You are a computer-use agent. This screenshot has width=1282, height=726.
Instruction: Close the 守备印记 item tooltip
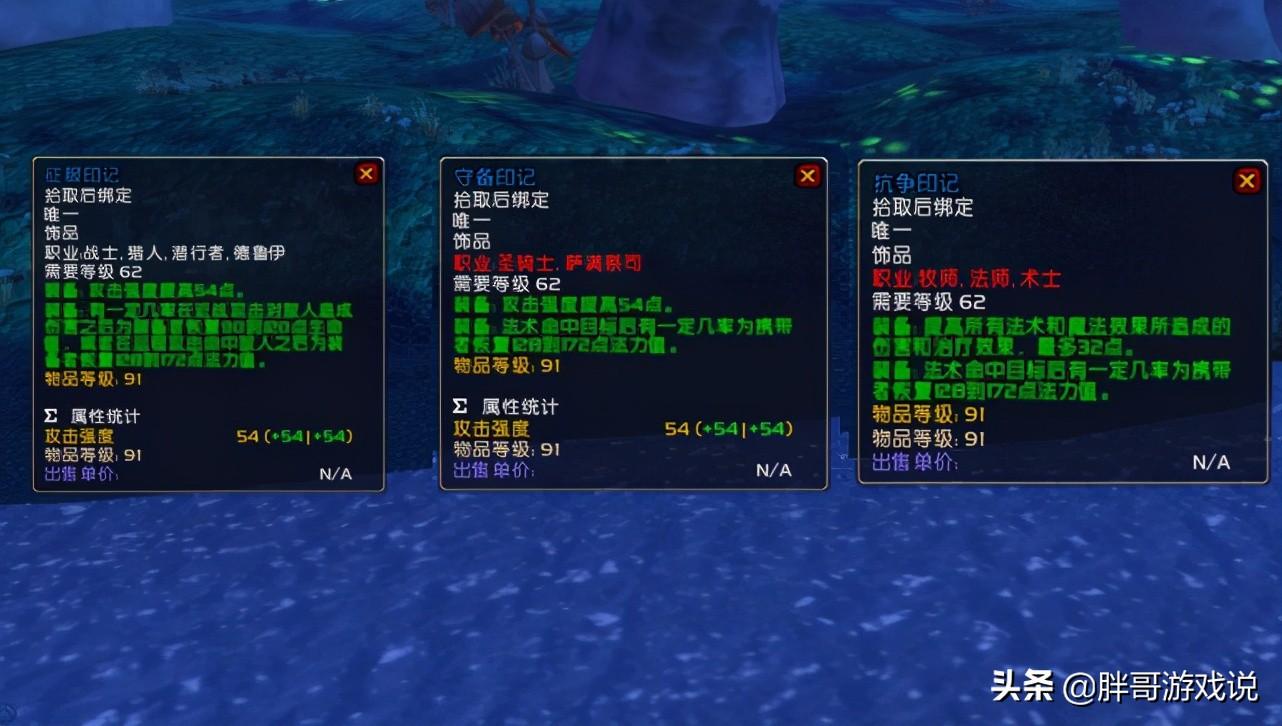point(808,177)
